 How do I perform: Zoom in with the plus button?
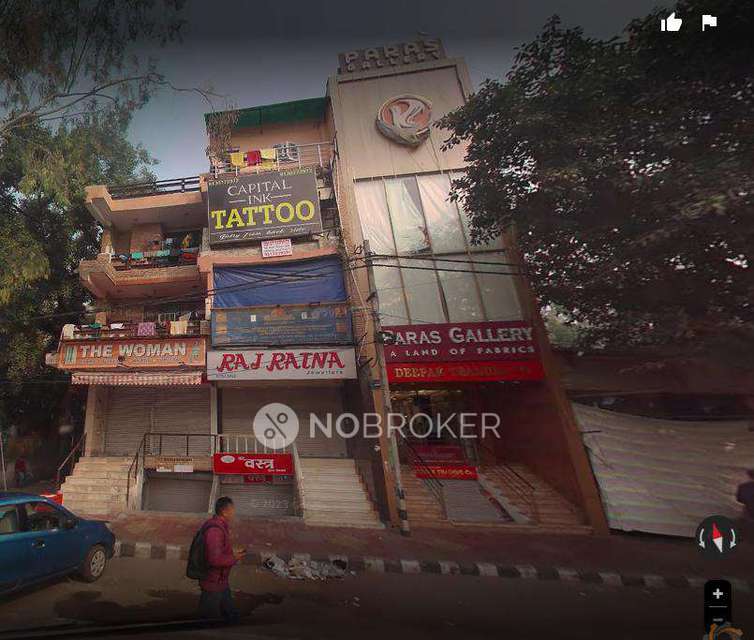[x=717, y=593]
